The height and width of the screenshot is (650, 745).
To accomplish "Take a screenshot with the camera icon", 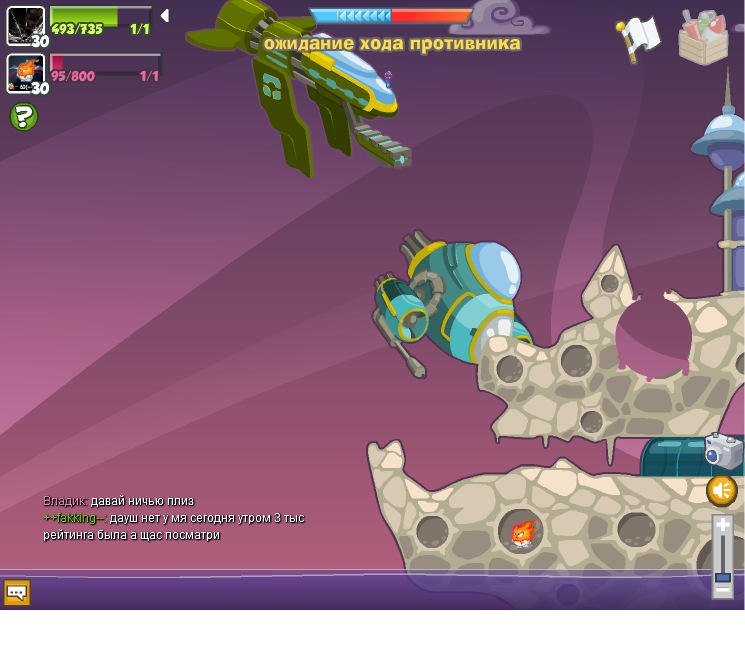I will [x=722, y=451].
